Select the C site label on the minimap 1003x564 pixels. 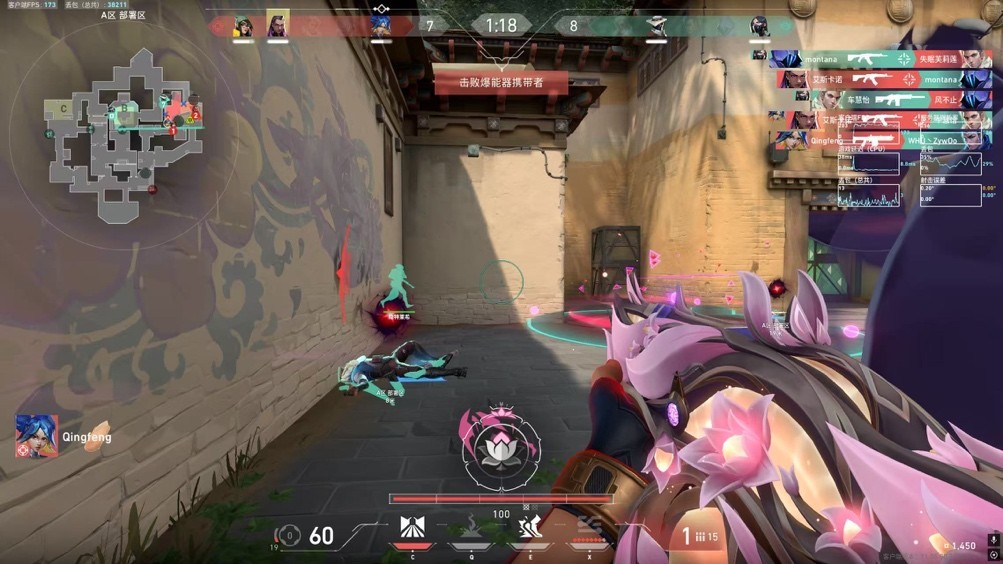[x=63, y=108]
